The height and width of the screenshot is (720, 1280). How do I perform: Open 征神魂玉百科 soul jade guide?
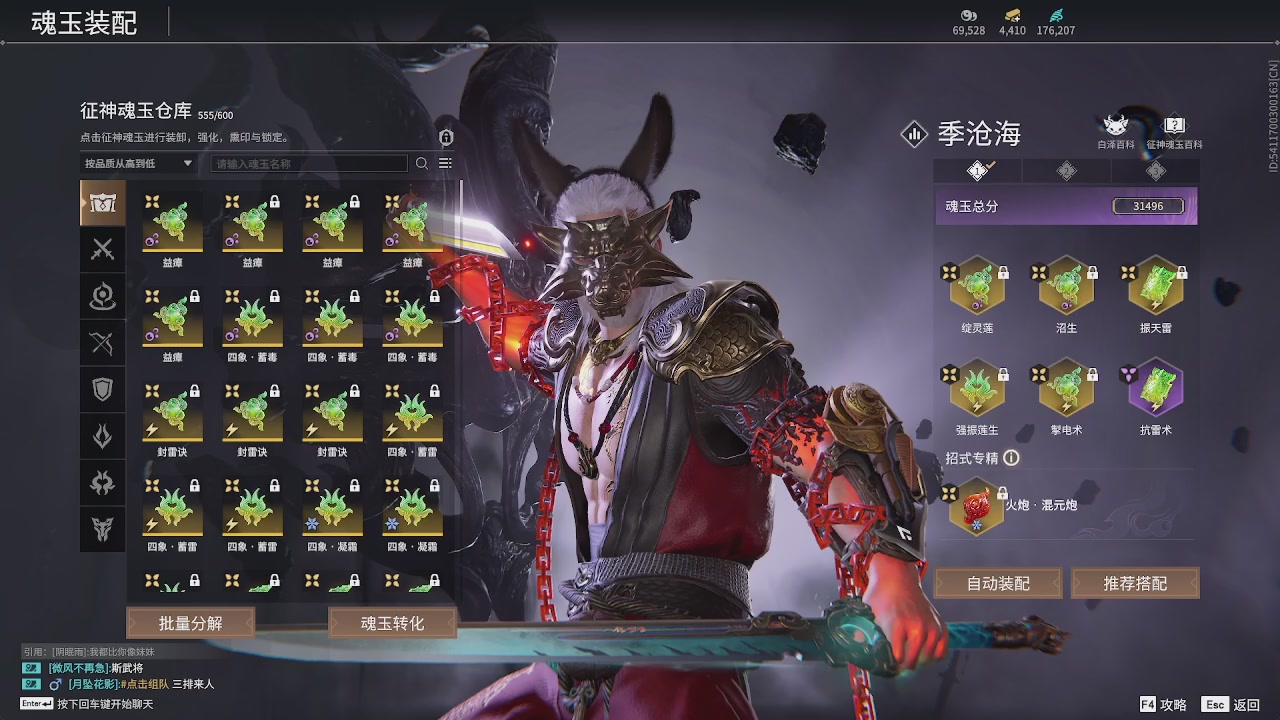coord(1175,129)
